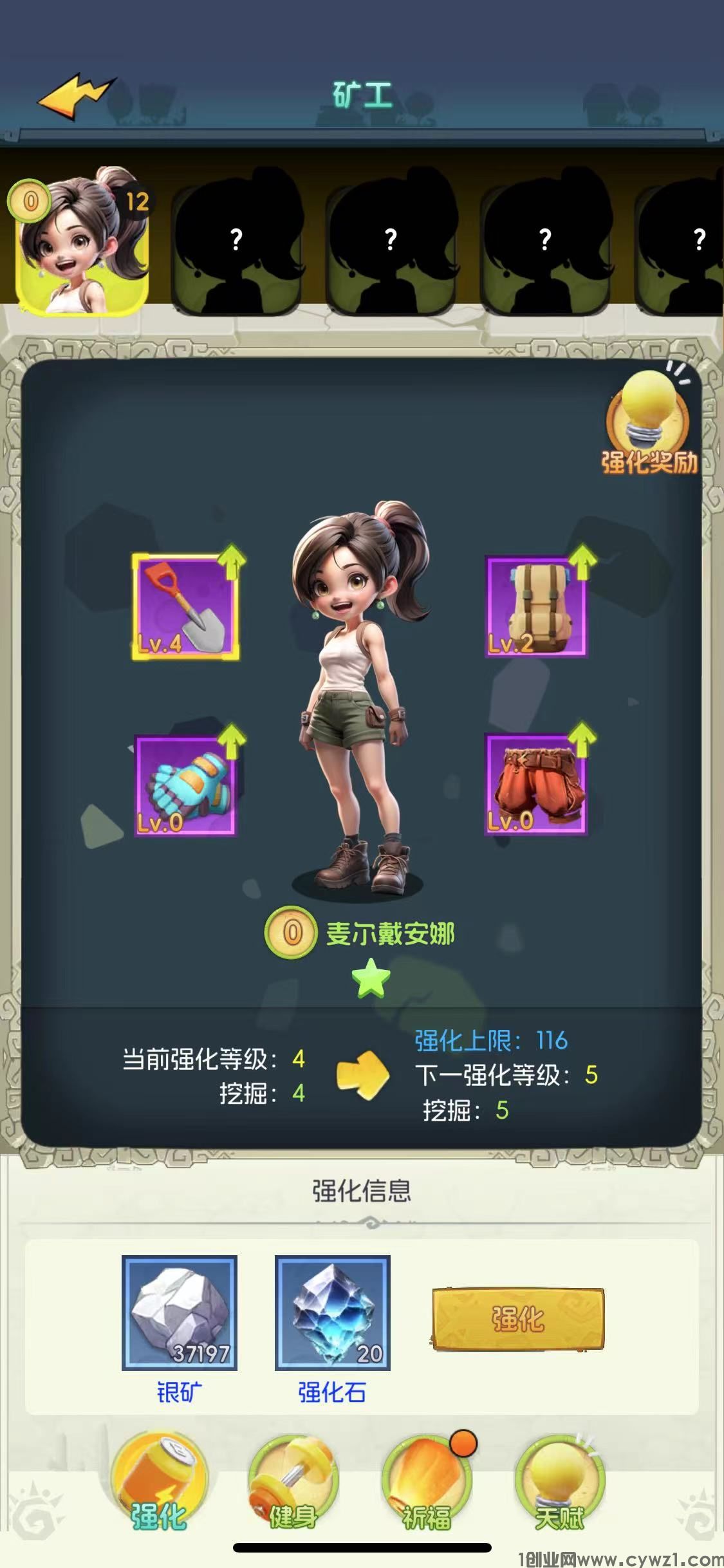Switch to the 健身 dumbbell tab
The width and height of the screenshot is (724, 1568).
click(x=293, y=1487)
